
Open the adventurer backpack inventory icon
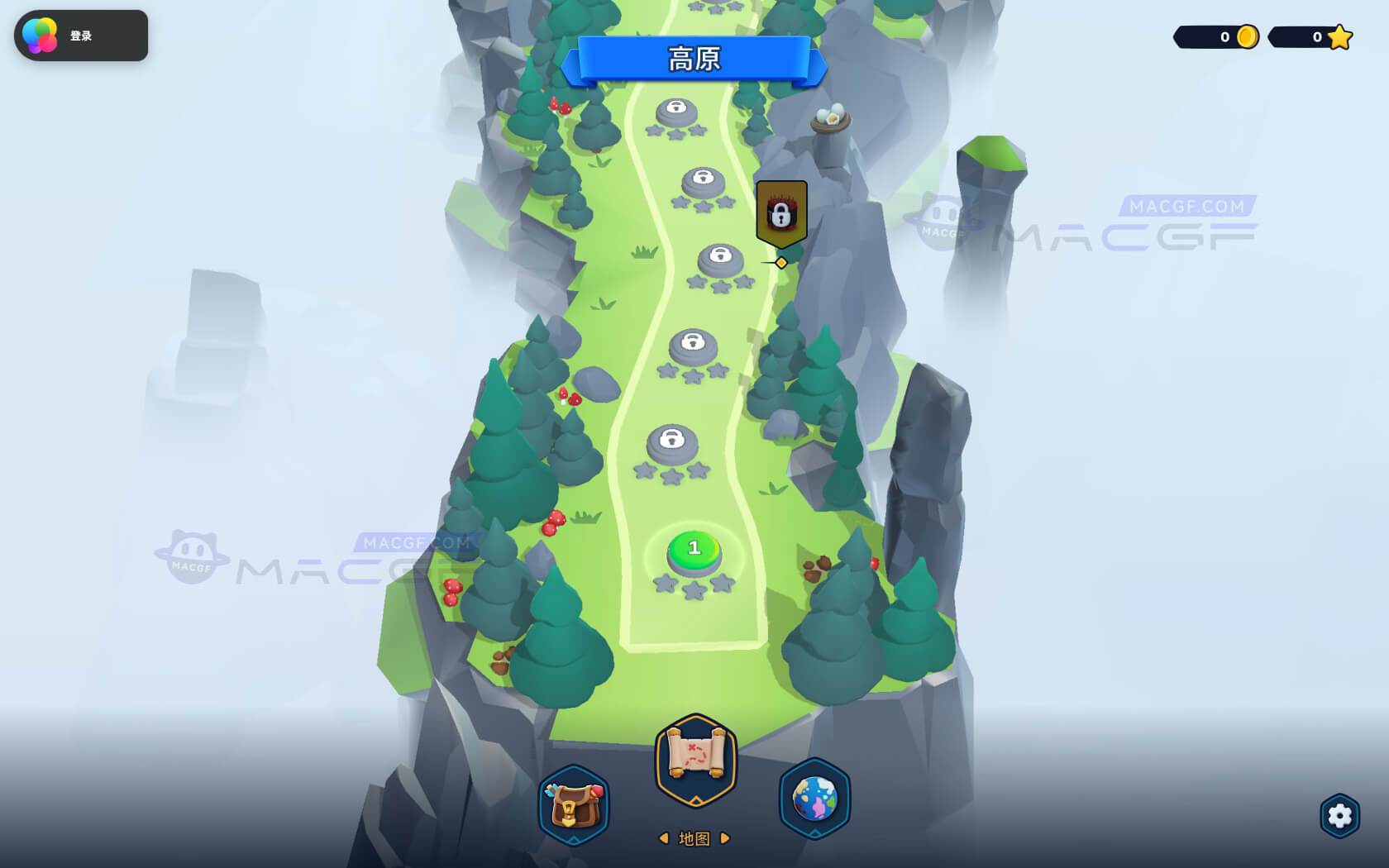(574, 808)
